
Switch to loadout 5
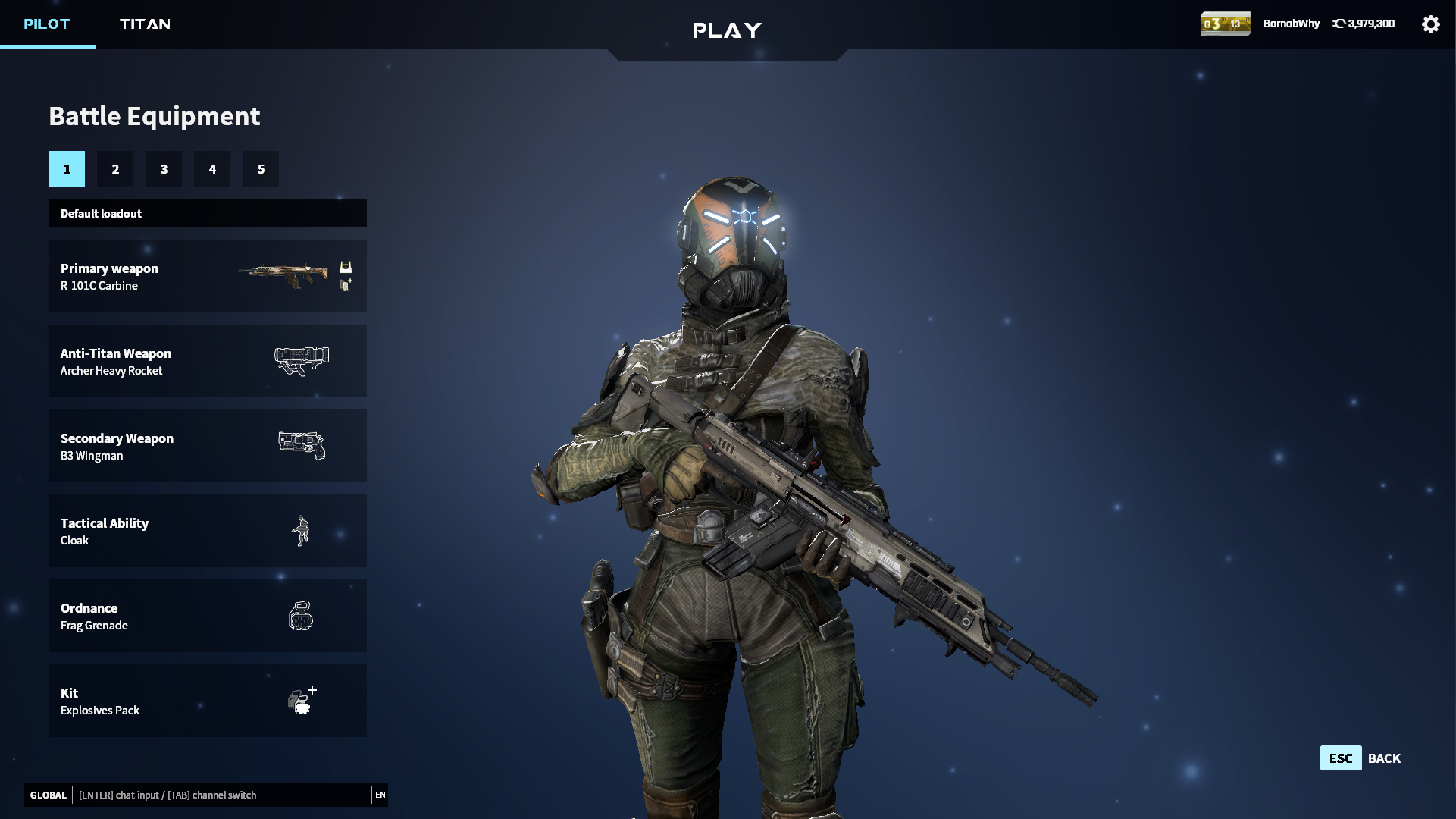261,169
